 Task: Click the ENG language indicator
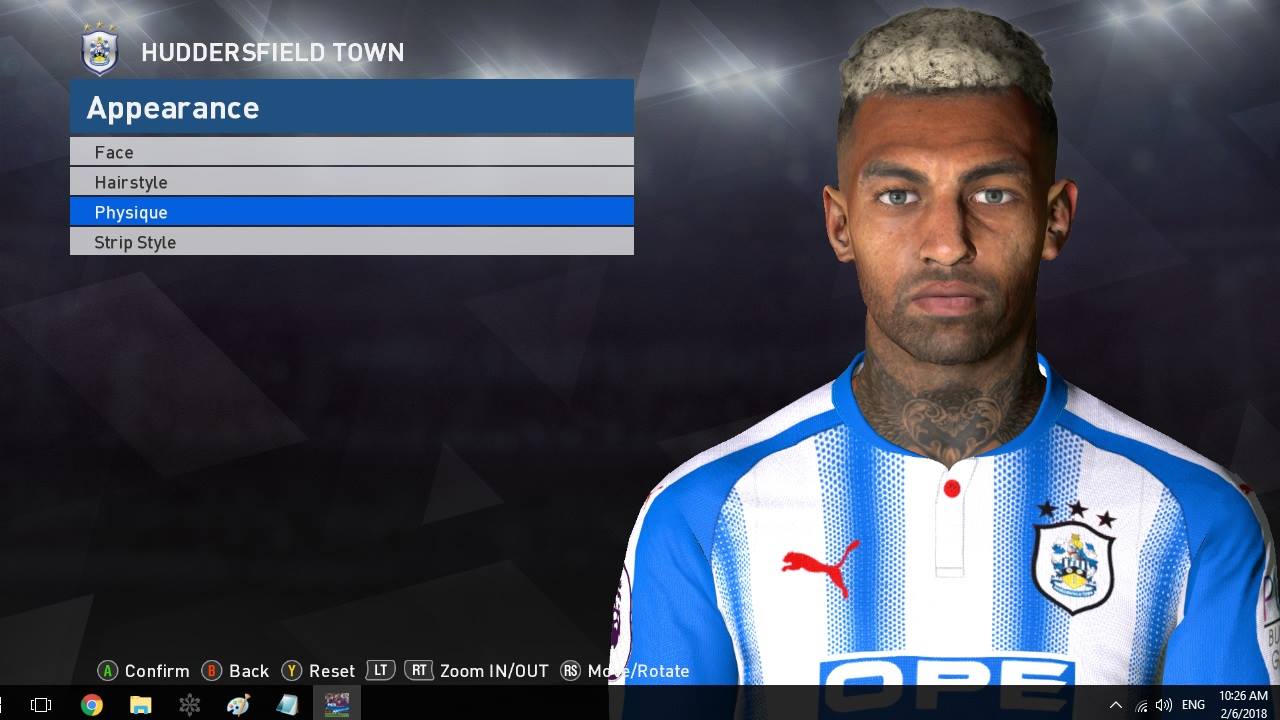[x=1193, y=704]
